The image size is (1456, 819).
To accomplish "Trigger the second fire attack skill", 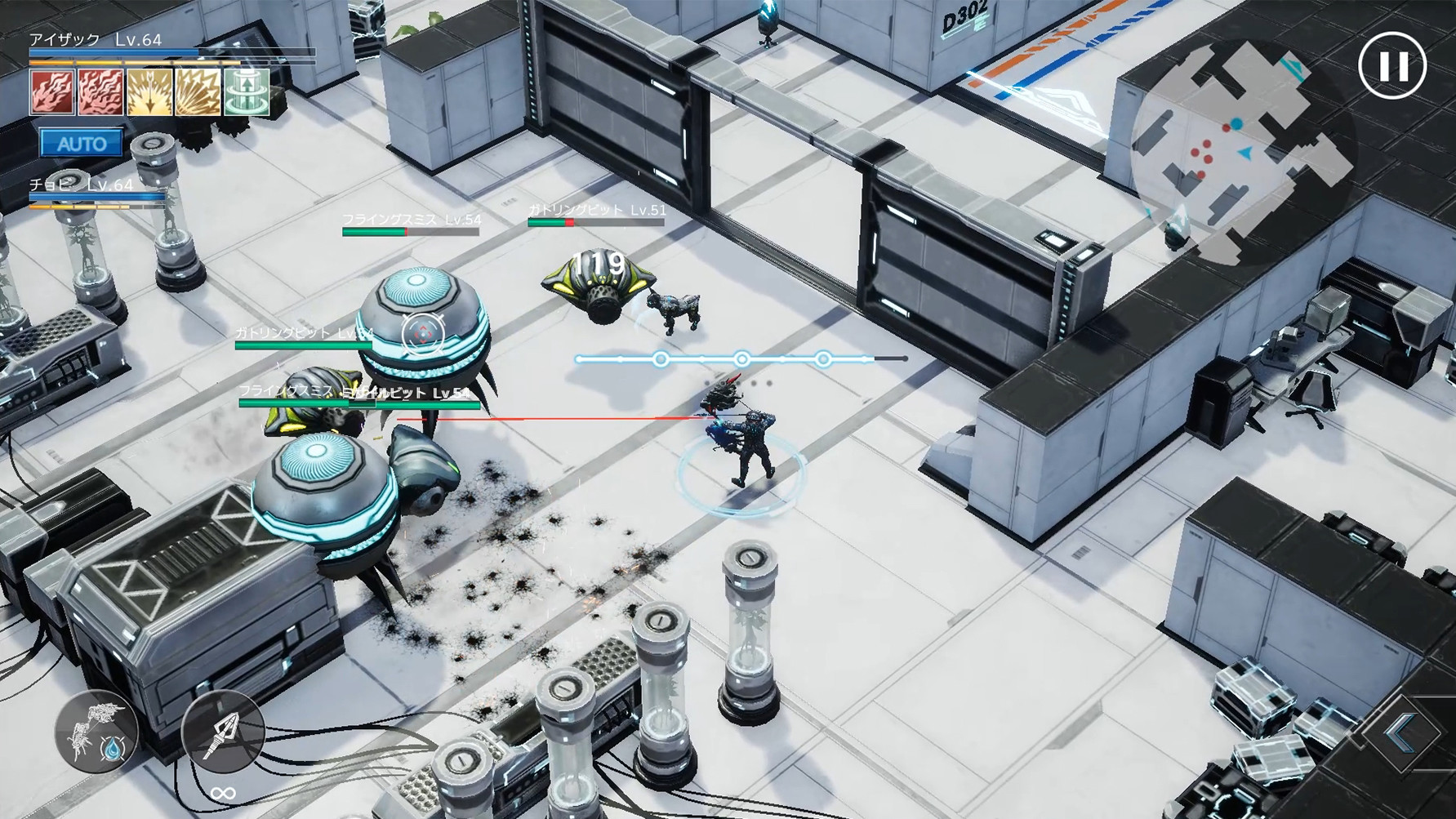I will (101, 92).
